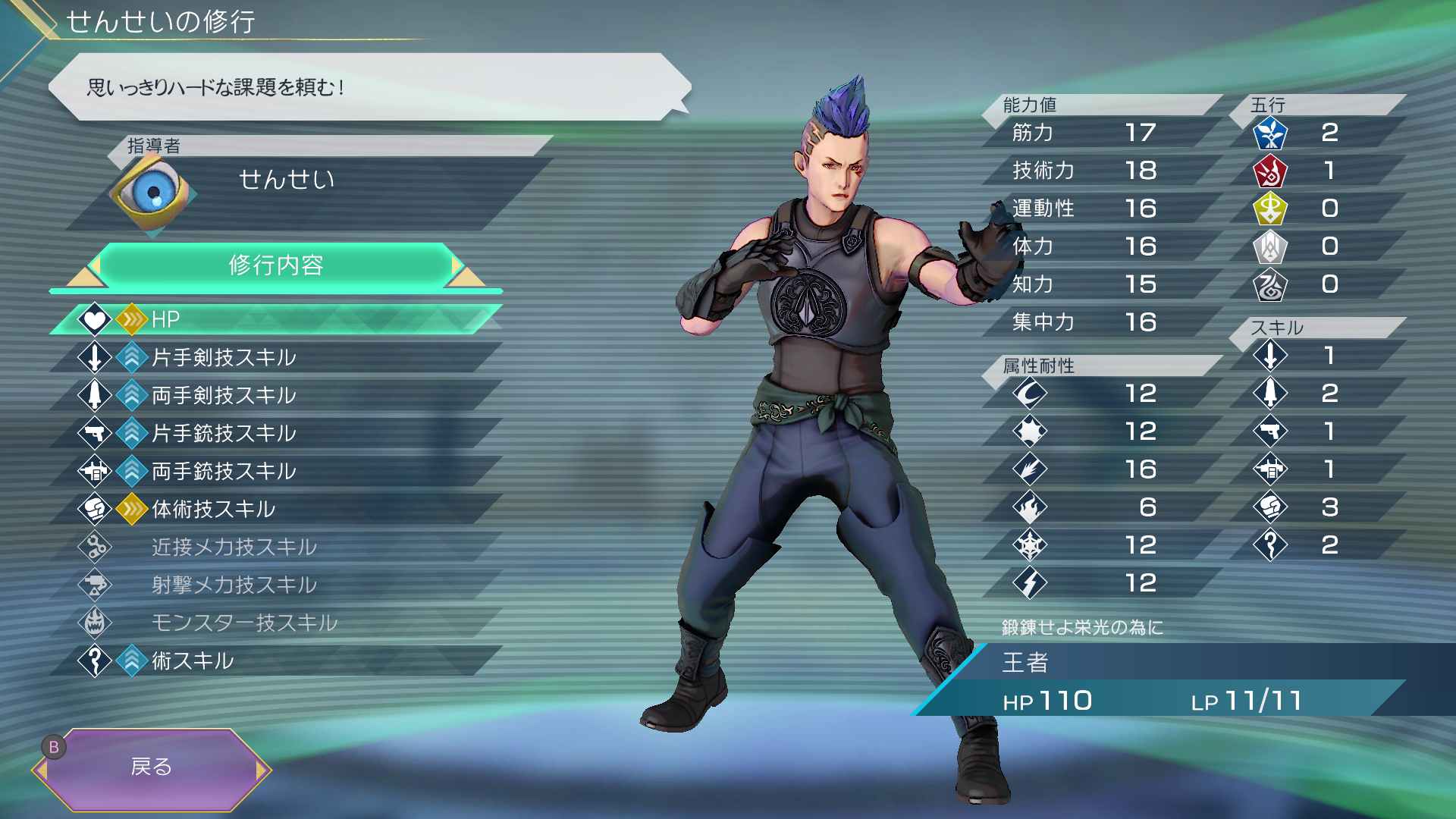Click the greyed 射撃メカ技スキル row
1456x819 pixels.
point(277,585)
